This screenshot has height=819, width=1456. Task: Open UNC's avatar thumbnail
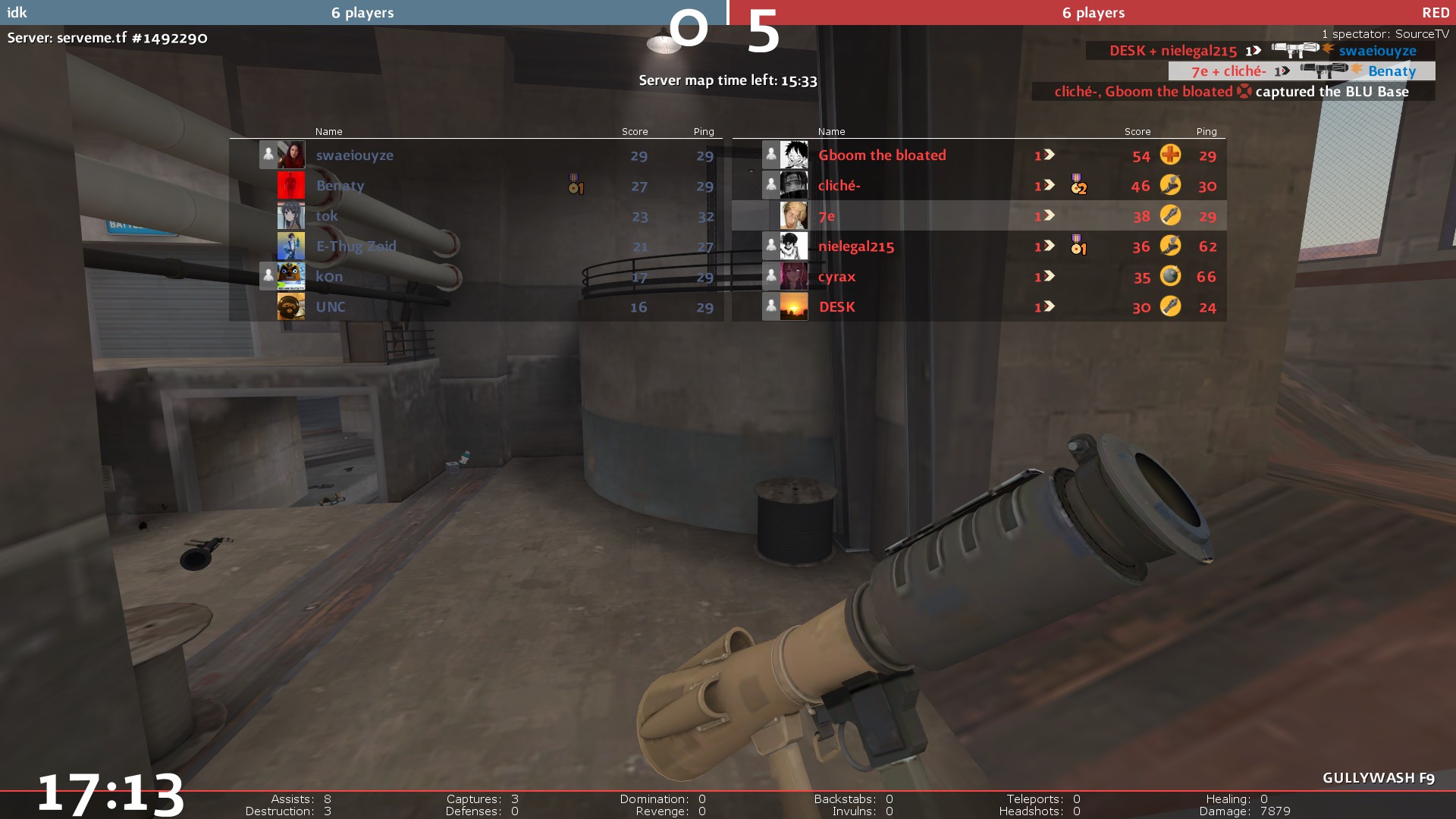click(291, 306)
